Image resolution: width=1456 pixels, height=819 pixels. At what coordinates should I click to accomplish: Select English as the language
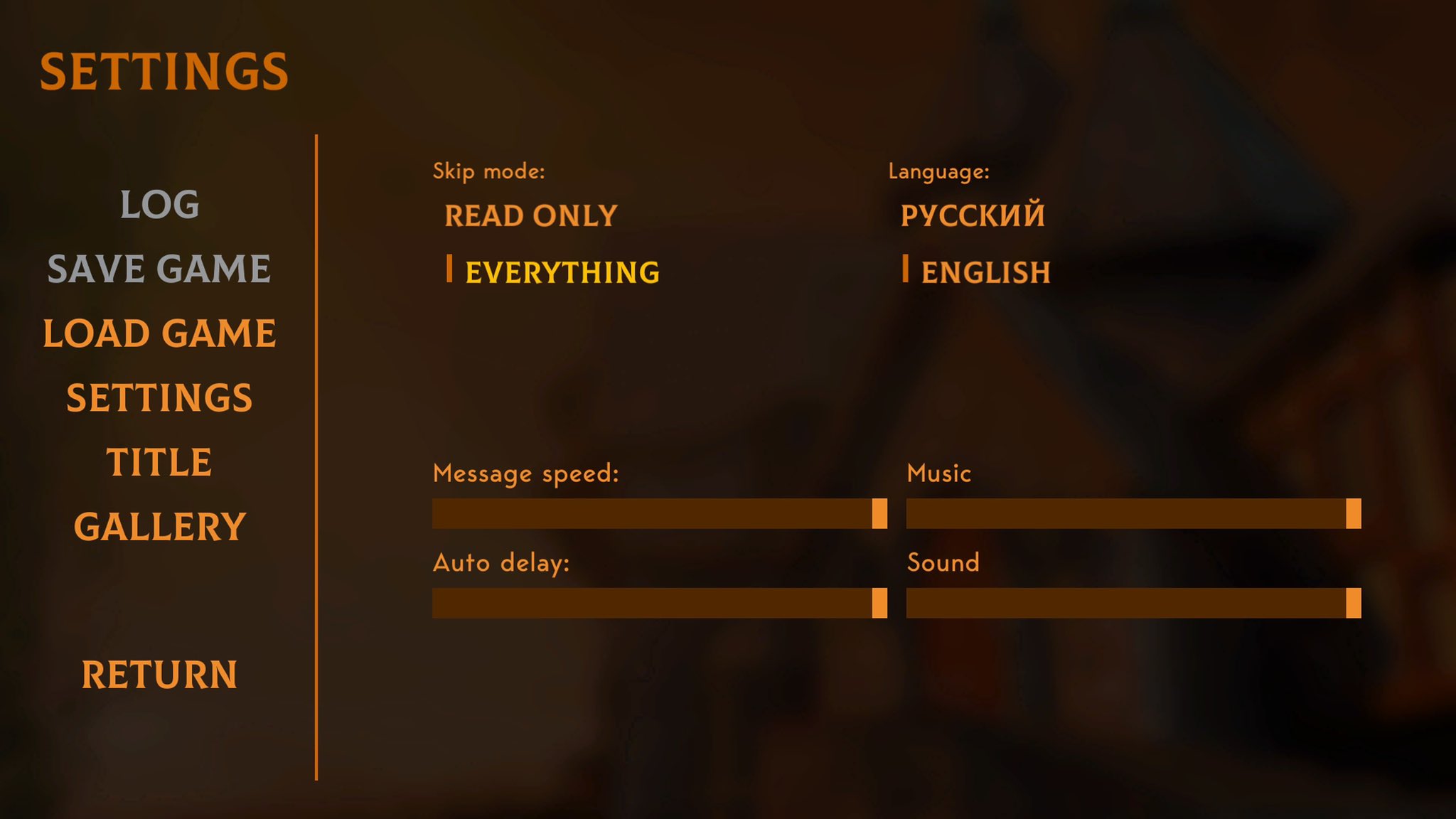click(x=985, y=272)
